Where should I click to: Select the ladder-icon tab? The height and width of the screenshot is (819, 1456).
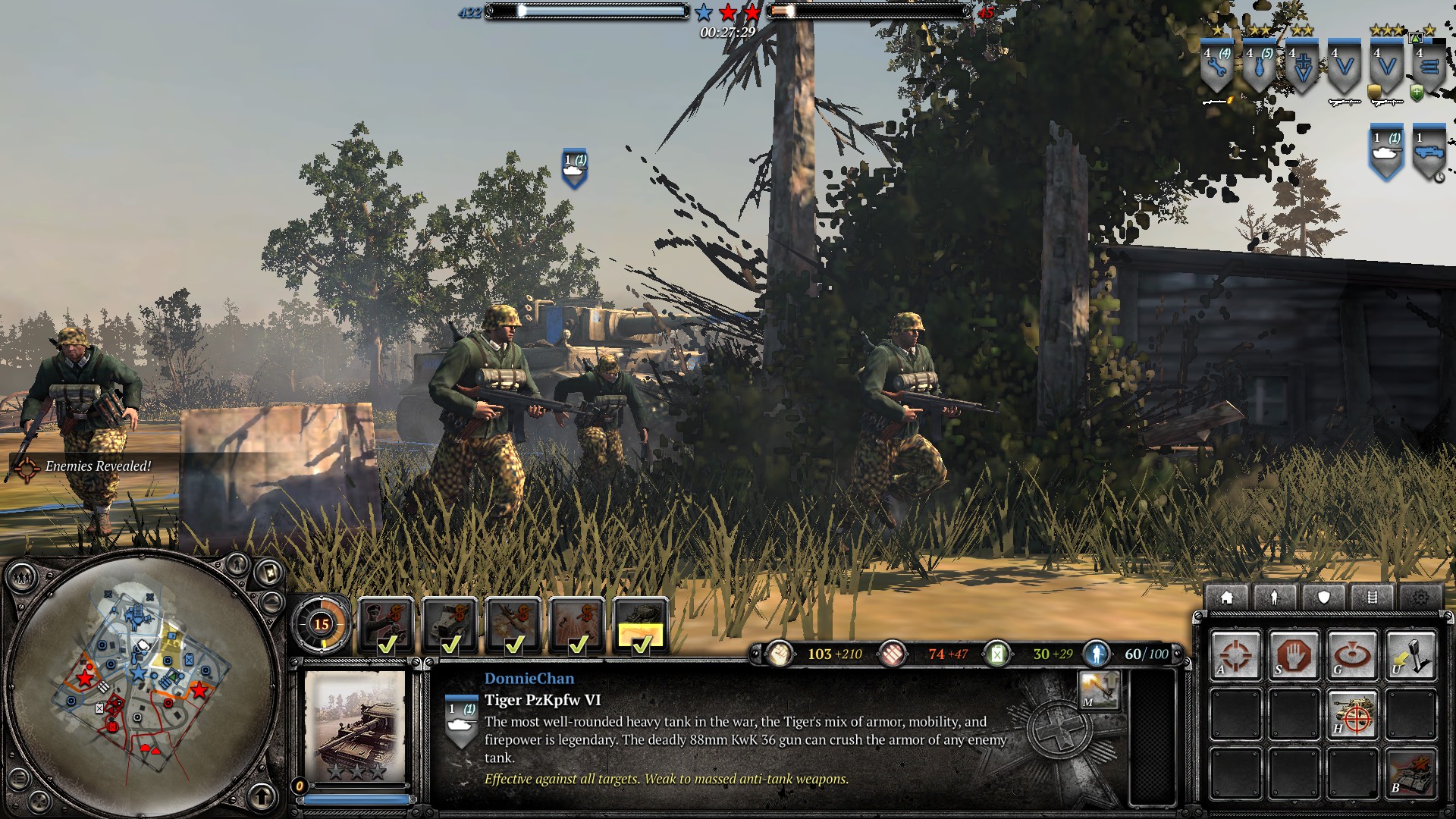click(1372, 598)
